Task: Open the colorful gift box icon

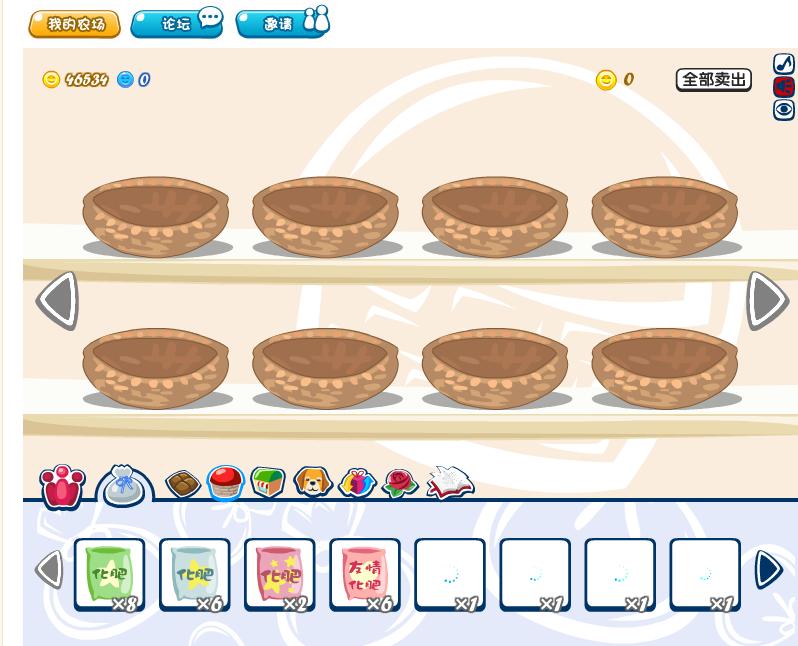Action: (x=356, y=484)
